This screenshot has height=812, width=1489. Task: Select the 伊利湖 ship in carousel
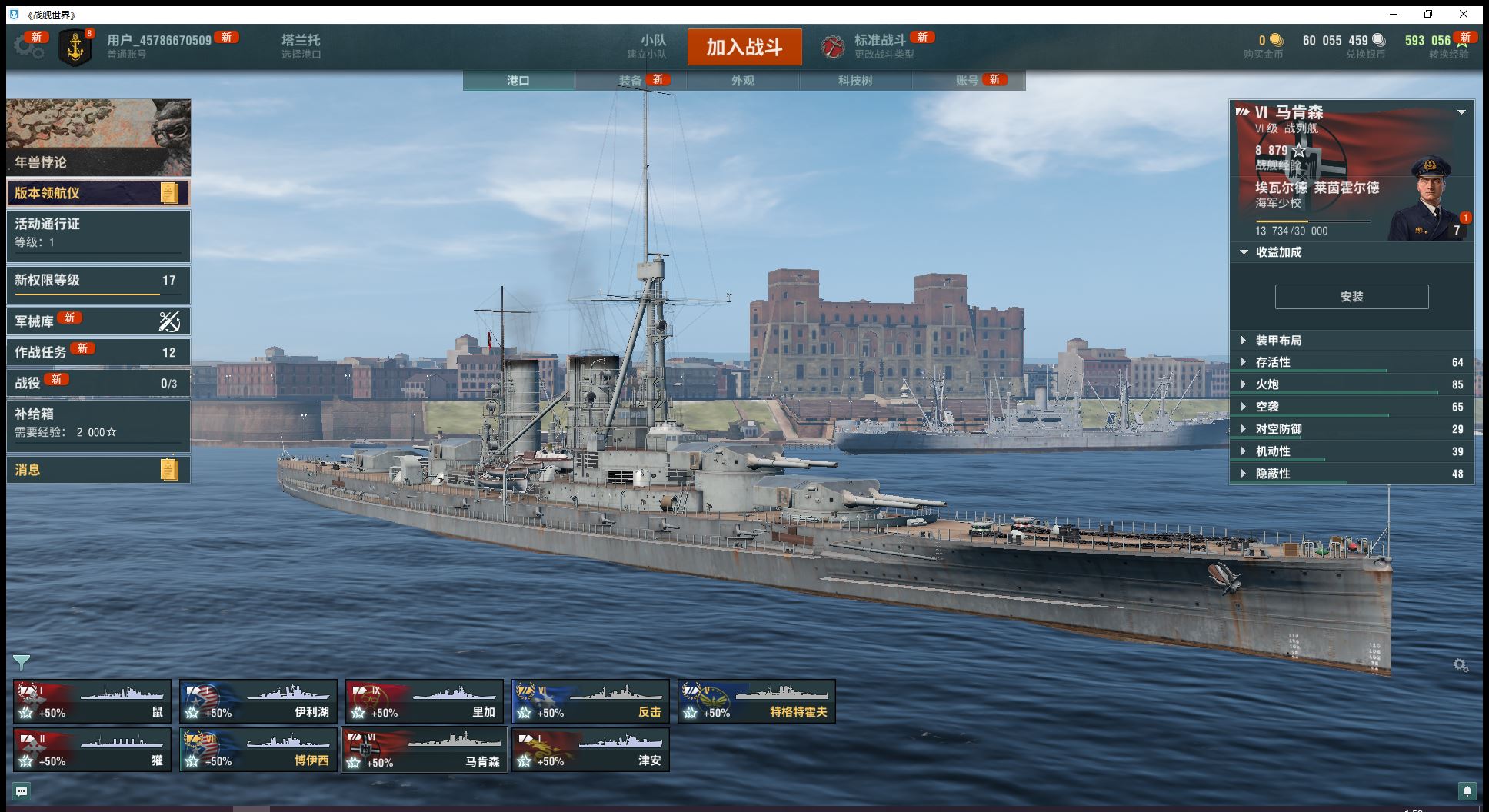tap(258, 701)
